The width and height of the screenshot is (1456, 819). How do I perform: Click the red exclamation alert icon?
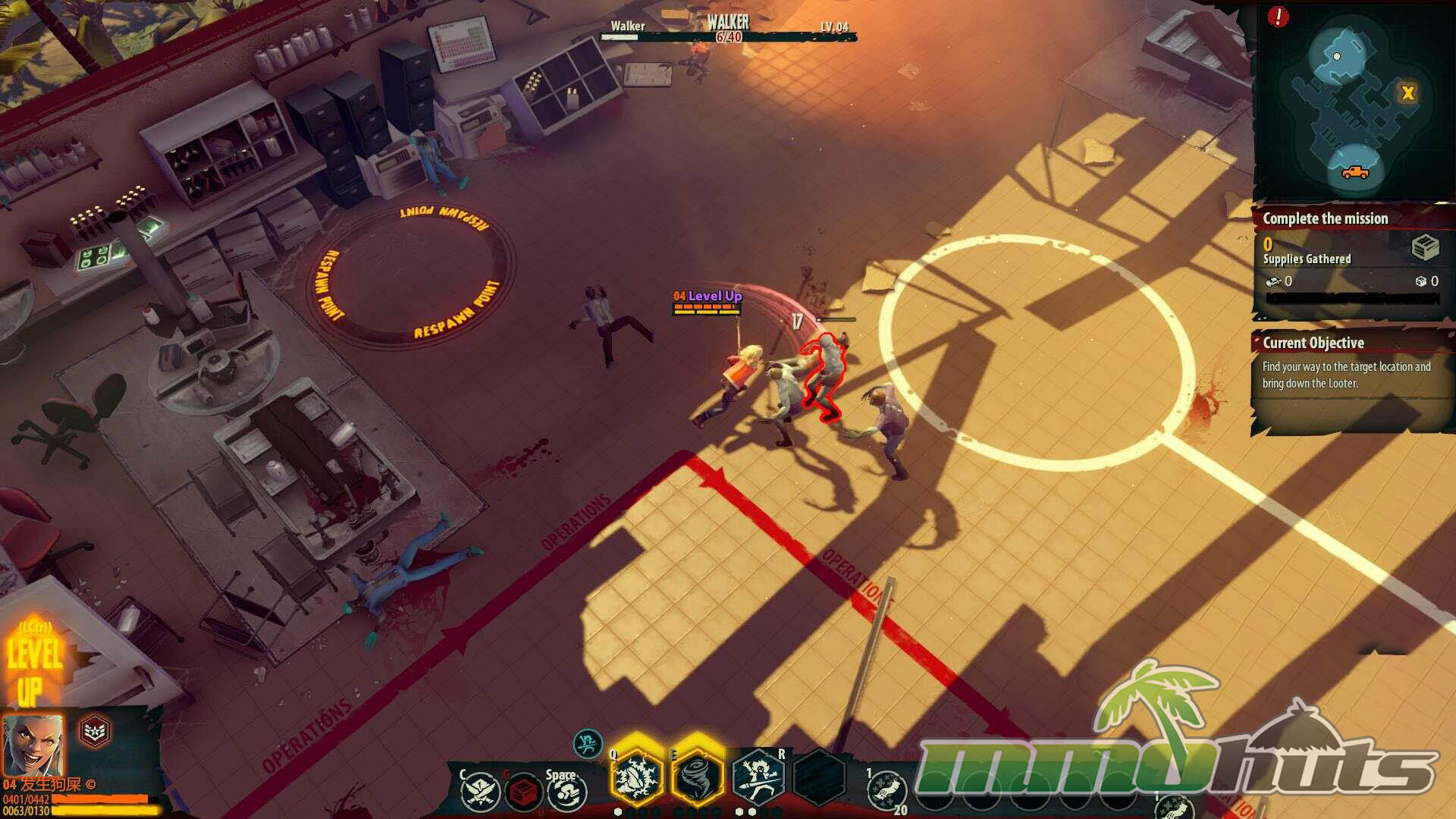pyautogui.click(x=1278, y=17)
